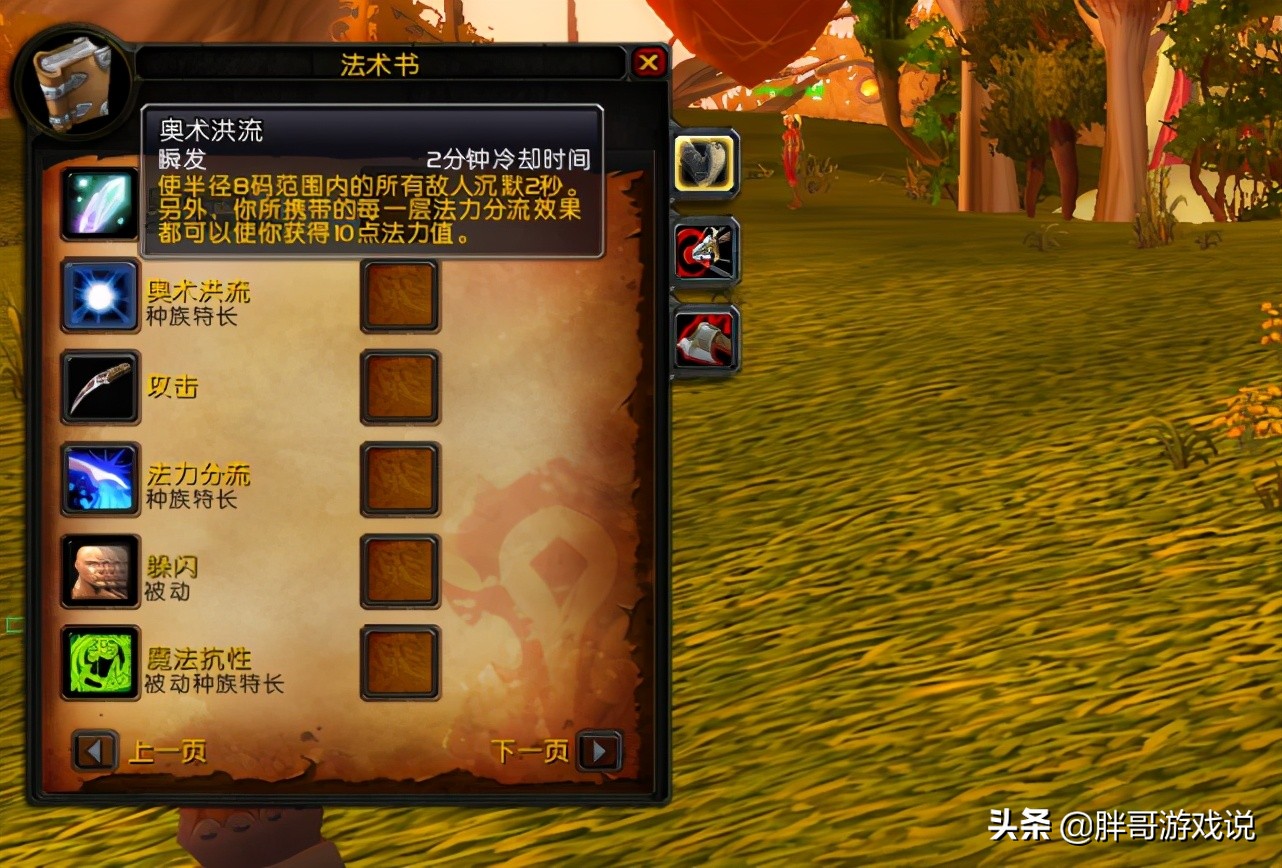Click the axe icon on the right action bar

coord(705,339)
